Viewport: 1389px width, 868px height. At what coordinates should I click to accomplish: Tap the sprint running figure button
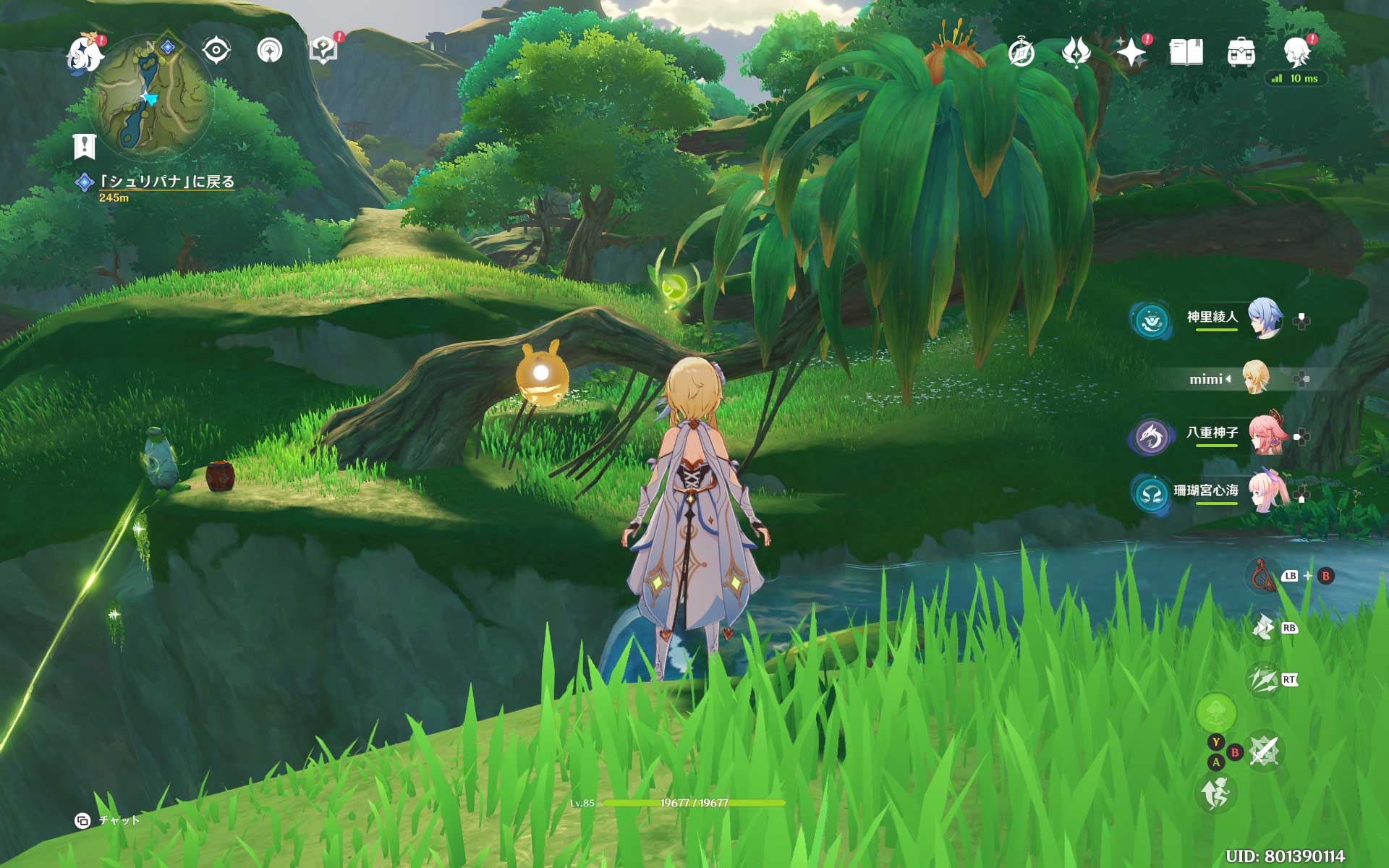[x=1216, y=793]
